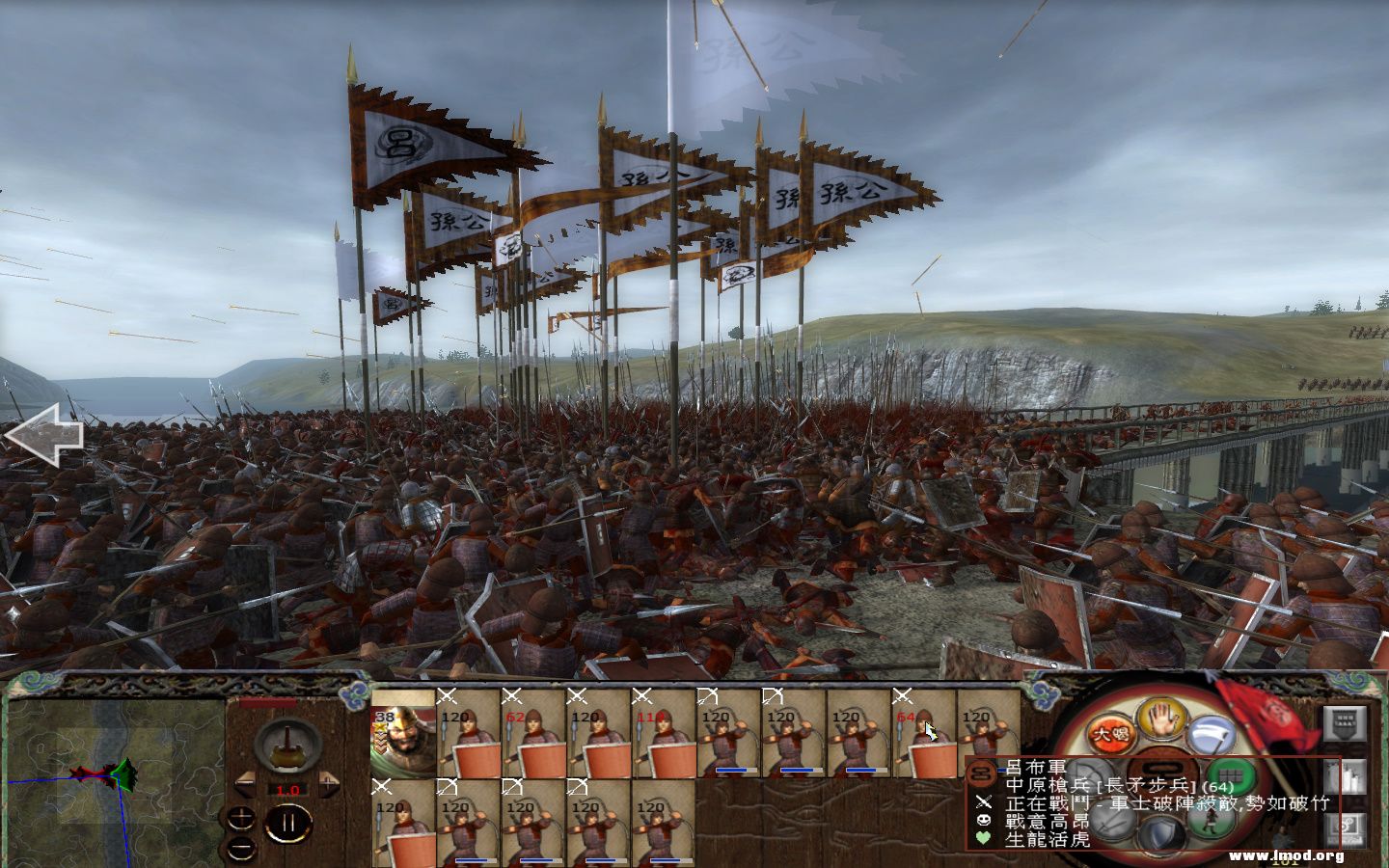The height and width of the screenshot is (868, 1389).
Task: Show army banners with the top-right shield button
Action: 1345,724
